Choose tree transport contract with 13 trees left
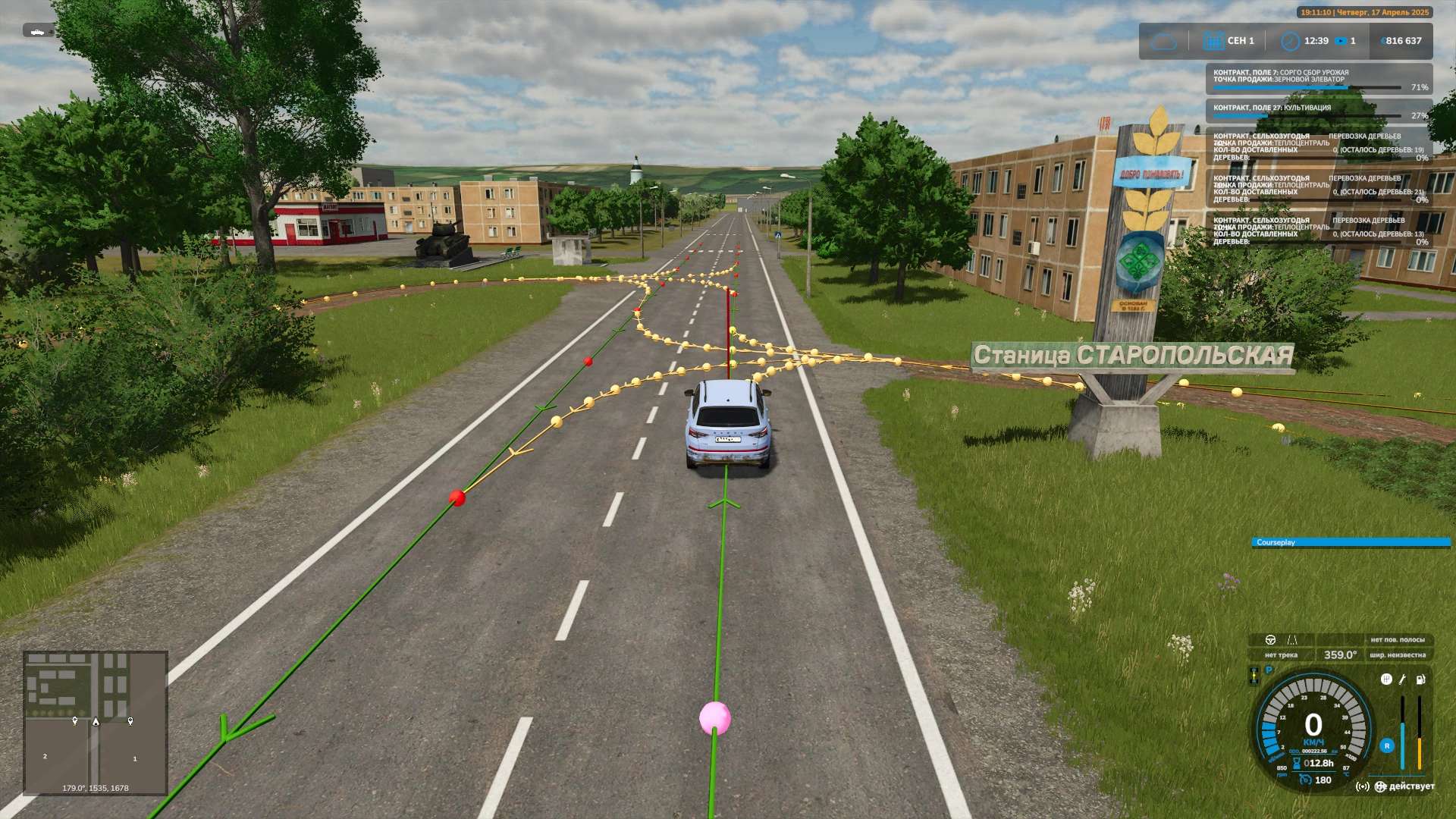Screen dimensions: 1456x819 tap(1319, 231)
